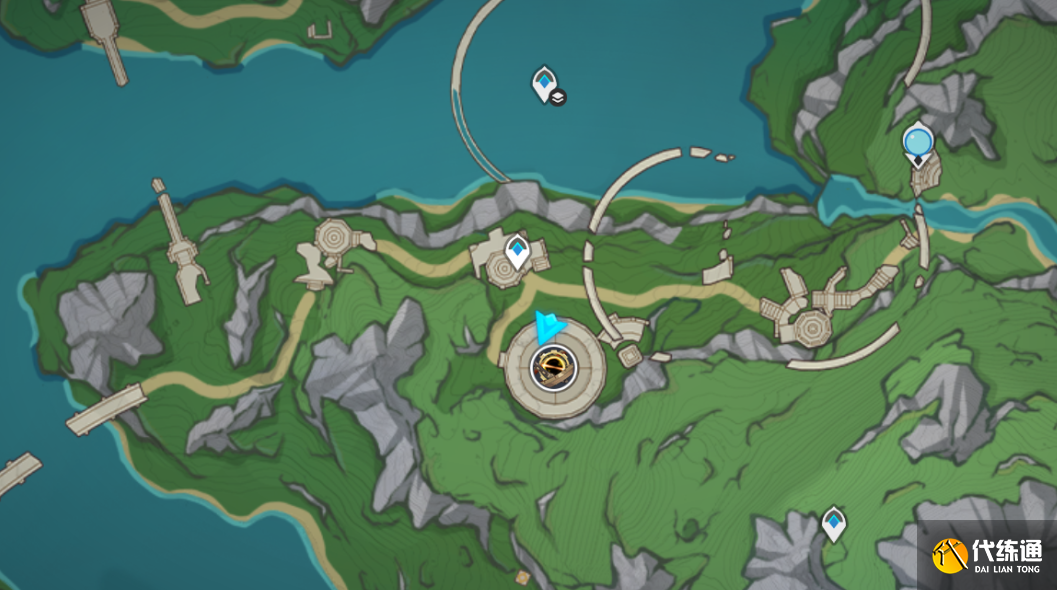Open the gold circular domain marker
Viewport: 1057px width, 590px height.
pyautogui.click(x=552, y=368)
